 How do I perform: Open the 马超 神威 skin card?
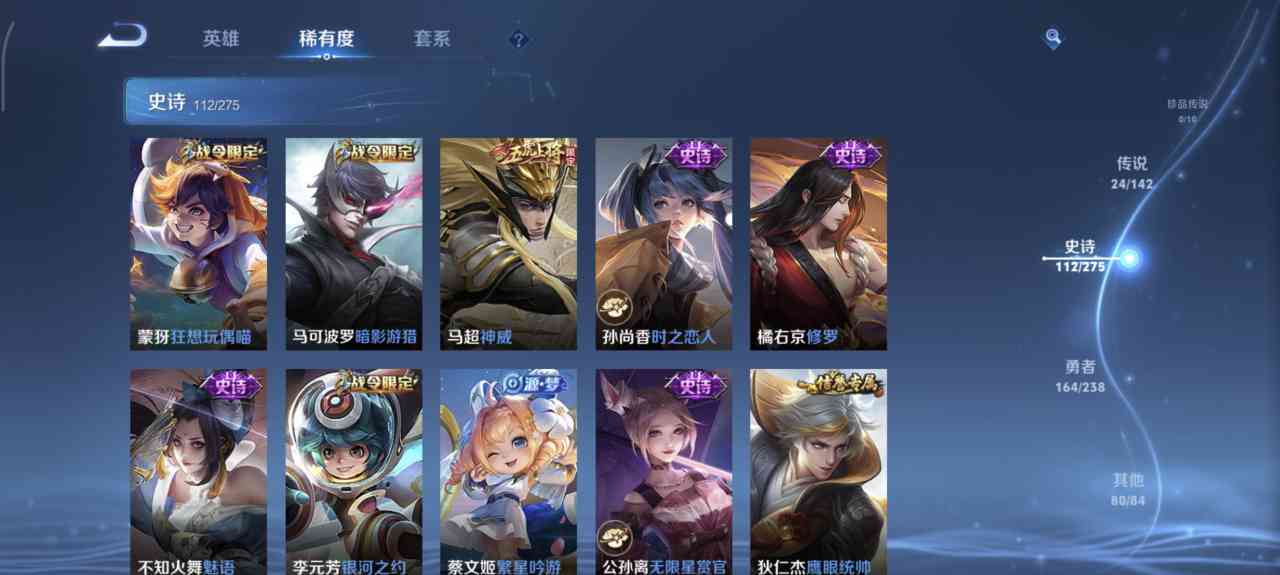coord(508,244)
